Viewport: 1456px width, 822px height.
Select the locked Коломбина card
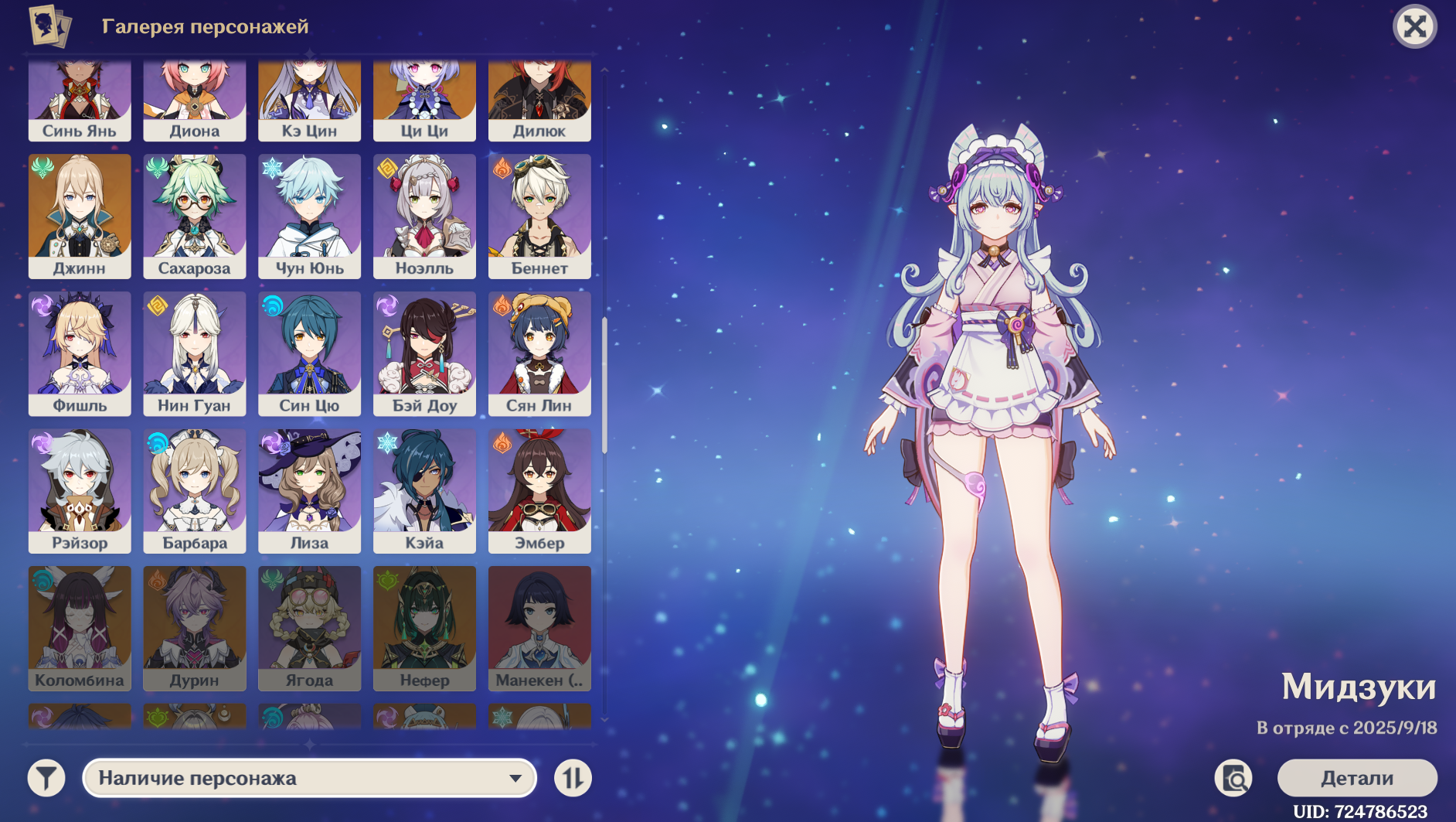click(x=80, y=628)
